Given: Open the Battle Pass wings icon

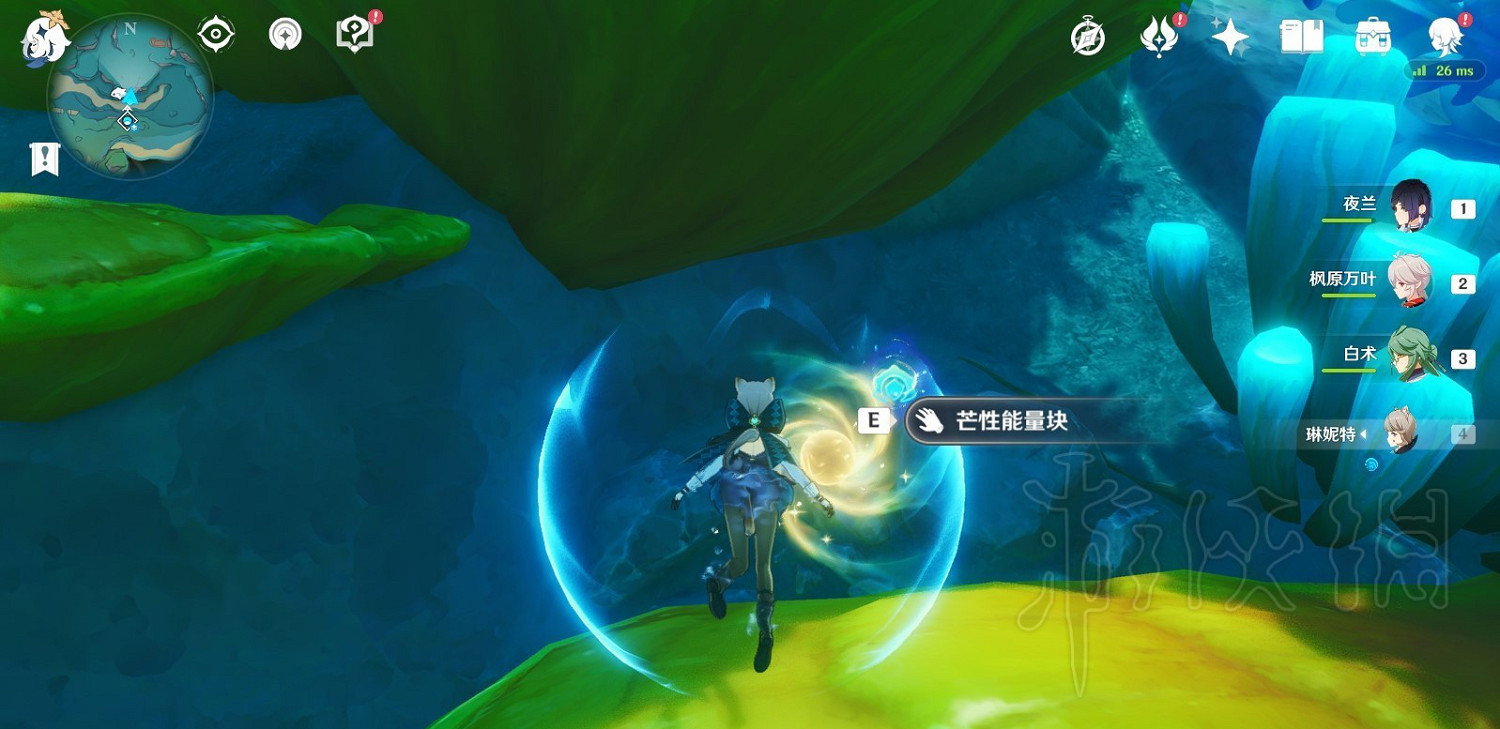Looking at the screenshot, I should point(1157,37).
